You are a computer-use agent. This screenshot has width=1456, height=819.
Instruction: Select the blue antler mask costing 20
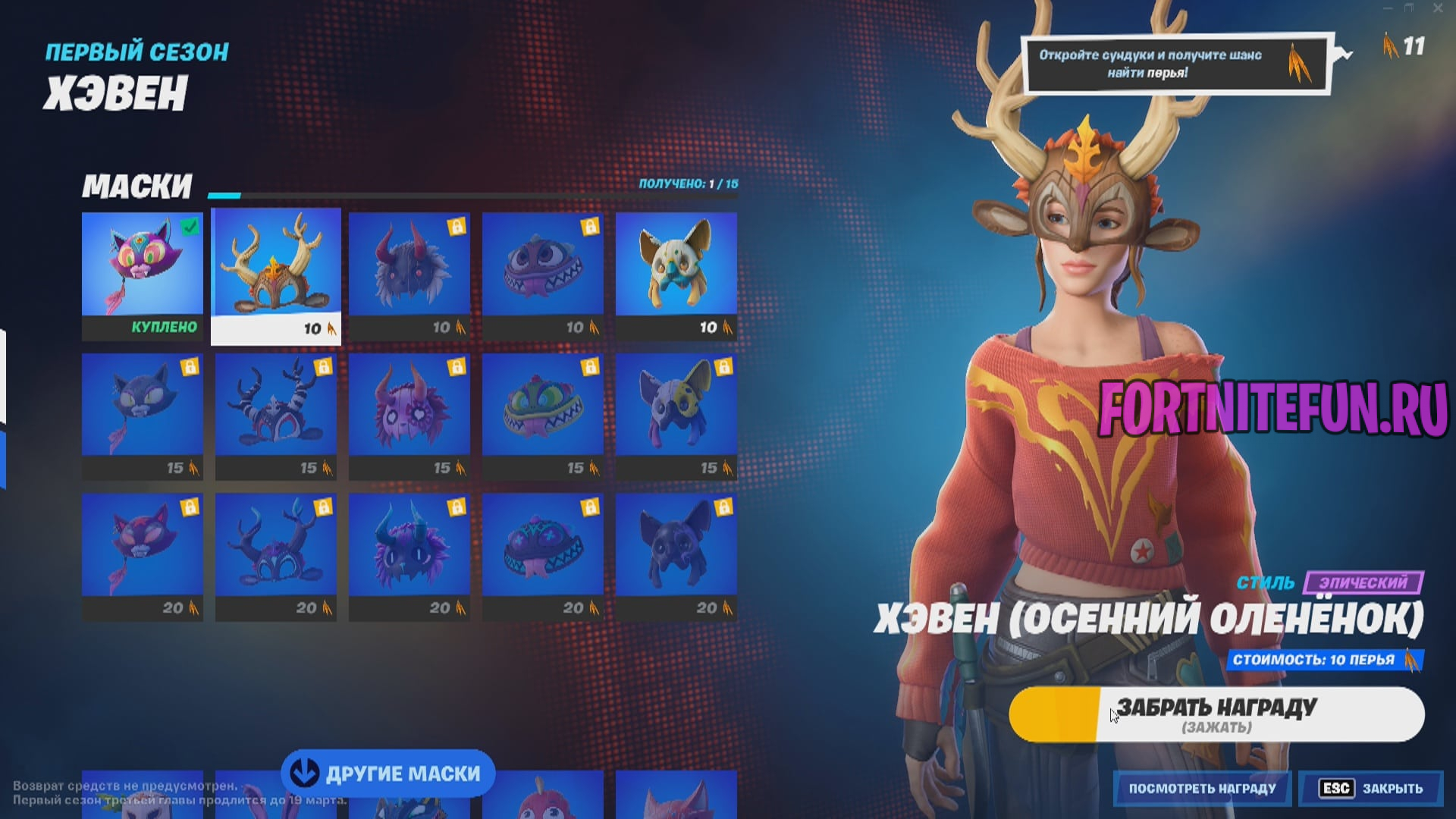[x=276, y=546]
